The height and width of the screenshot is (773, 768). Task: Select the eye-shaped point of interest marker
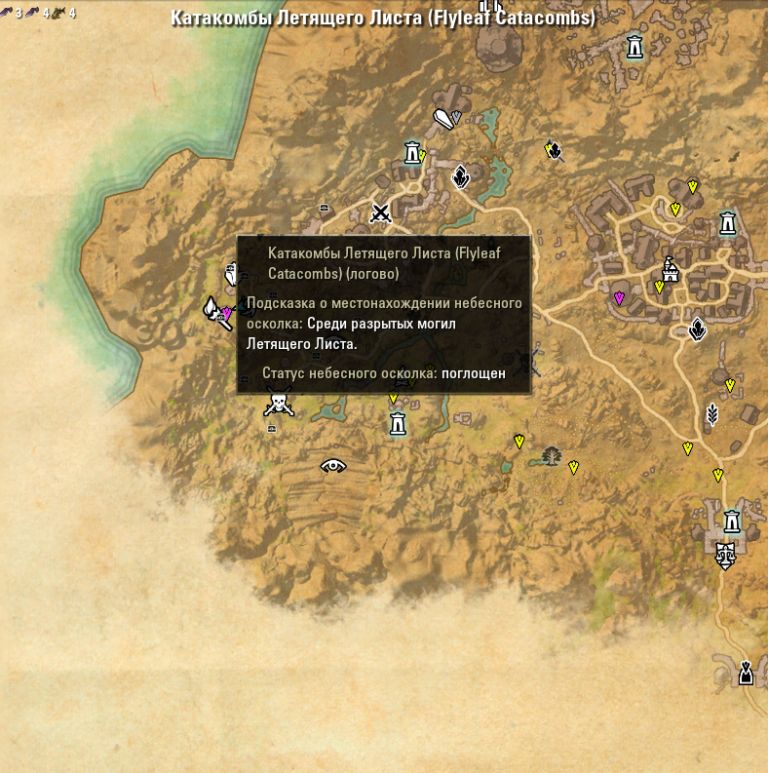(334, 465)
